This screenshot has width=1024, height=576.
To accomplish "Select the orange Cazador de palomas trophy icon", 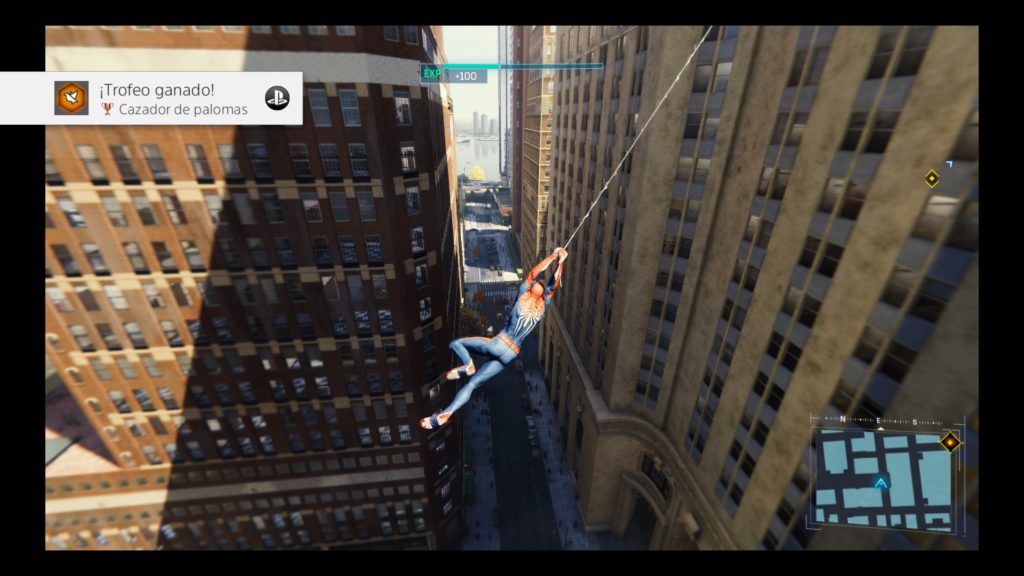I will [71, 98].
